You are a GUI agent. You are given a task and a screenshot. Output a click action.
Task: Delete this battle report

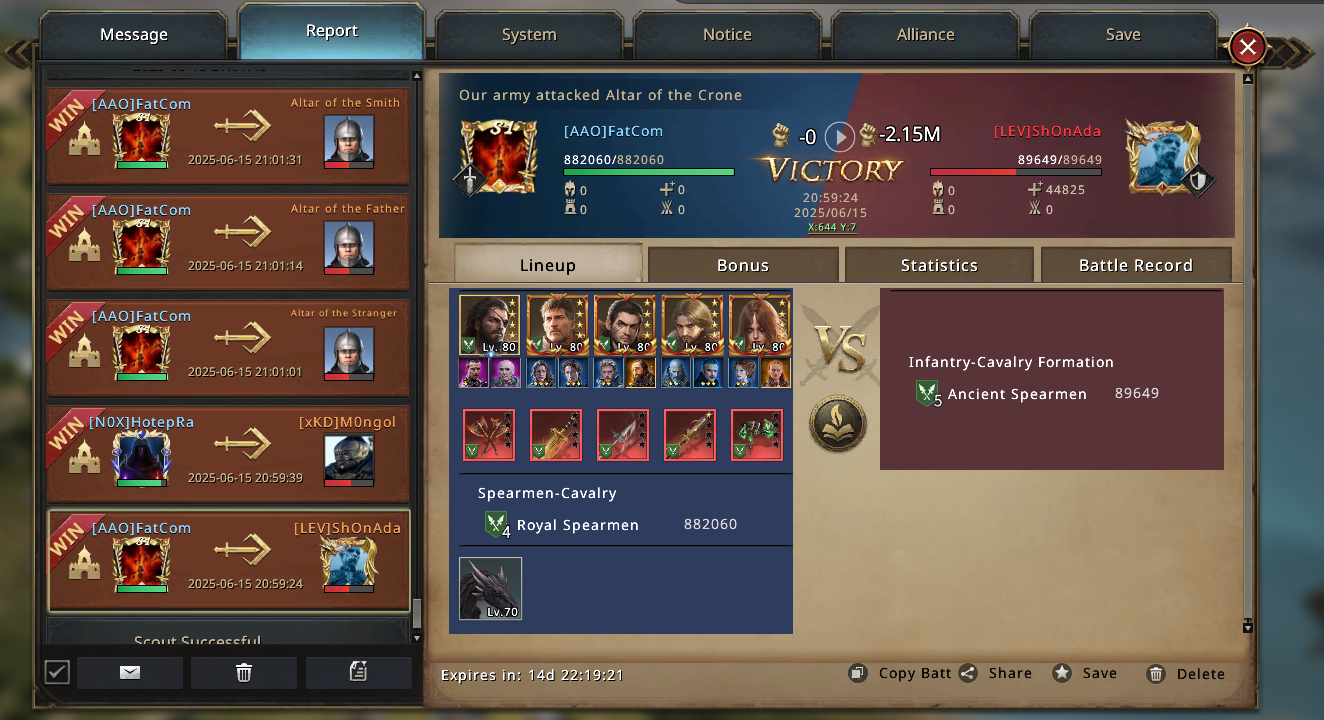1186,674
